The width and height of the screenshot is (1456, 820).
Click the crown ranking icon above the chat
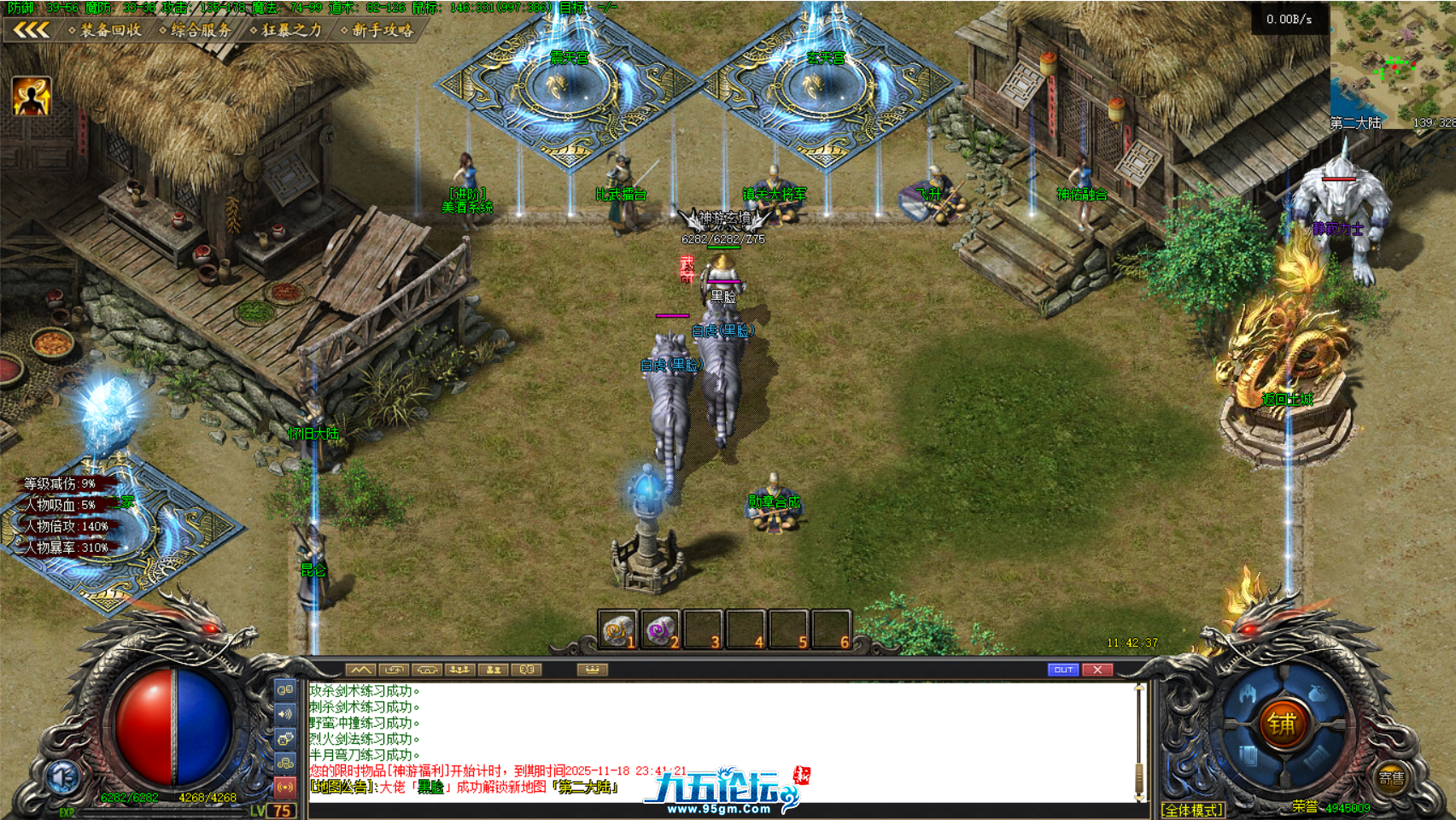point(592,670)
